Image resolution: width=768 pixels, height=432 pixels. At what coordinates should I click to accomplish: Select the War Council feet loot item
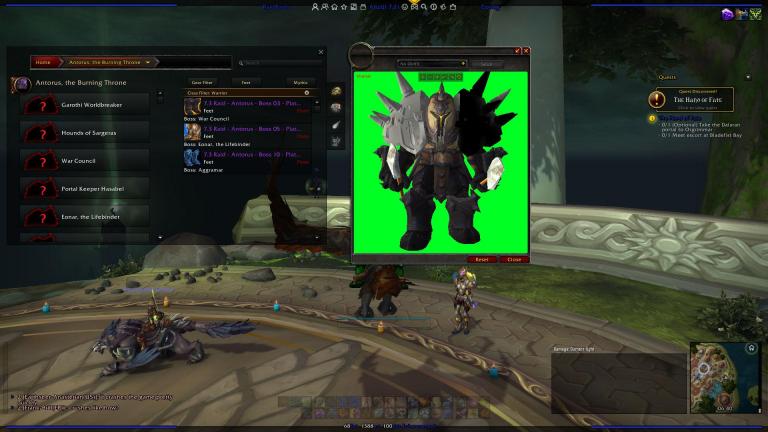[x=248, y=106]
